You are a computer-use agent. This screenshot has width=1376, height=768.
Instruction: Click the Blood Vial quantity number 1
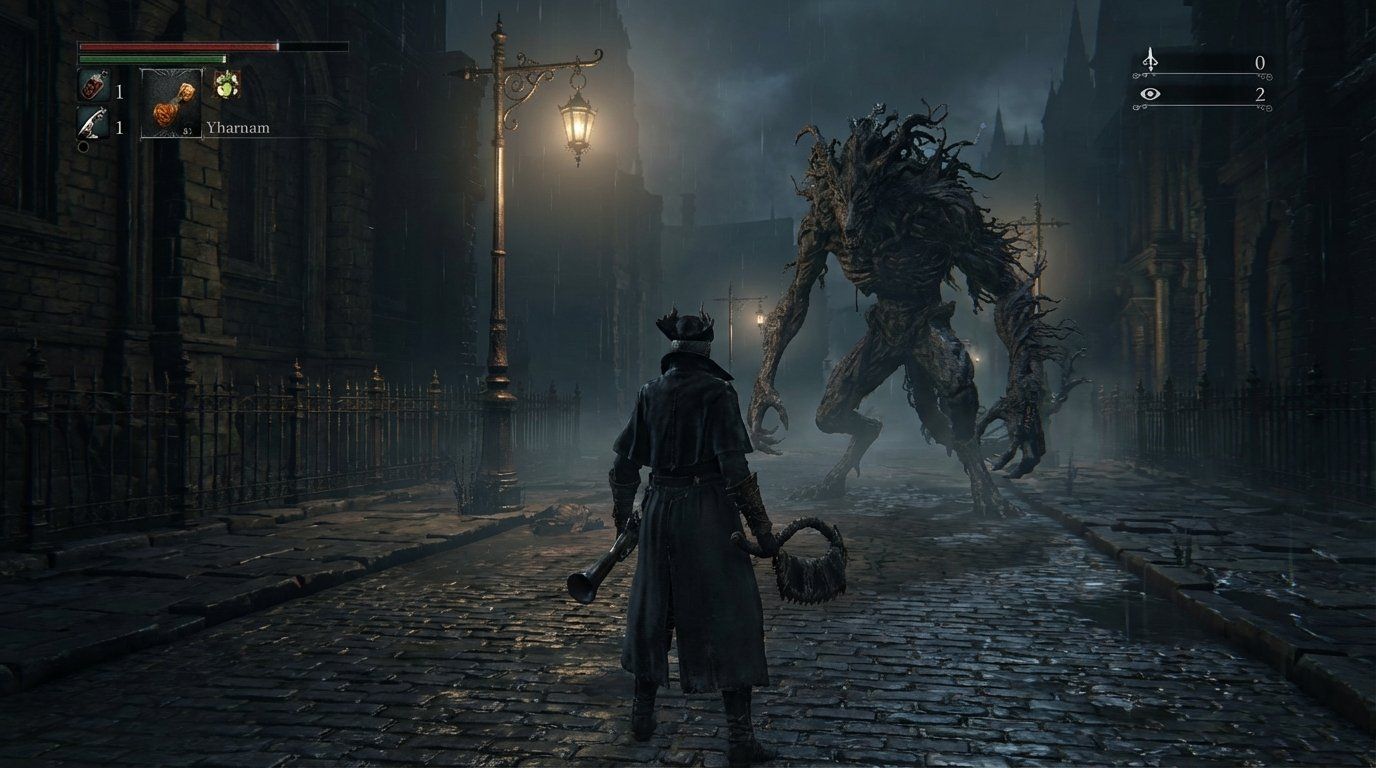120,92
